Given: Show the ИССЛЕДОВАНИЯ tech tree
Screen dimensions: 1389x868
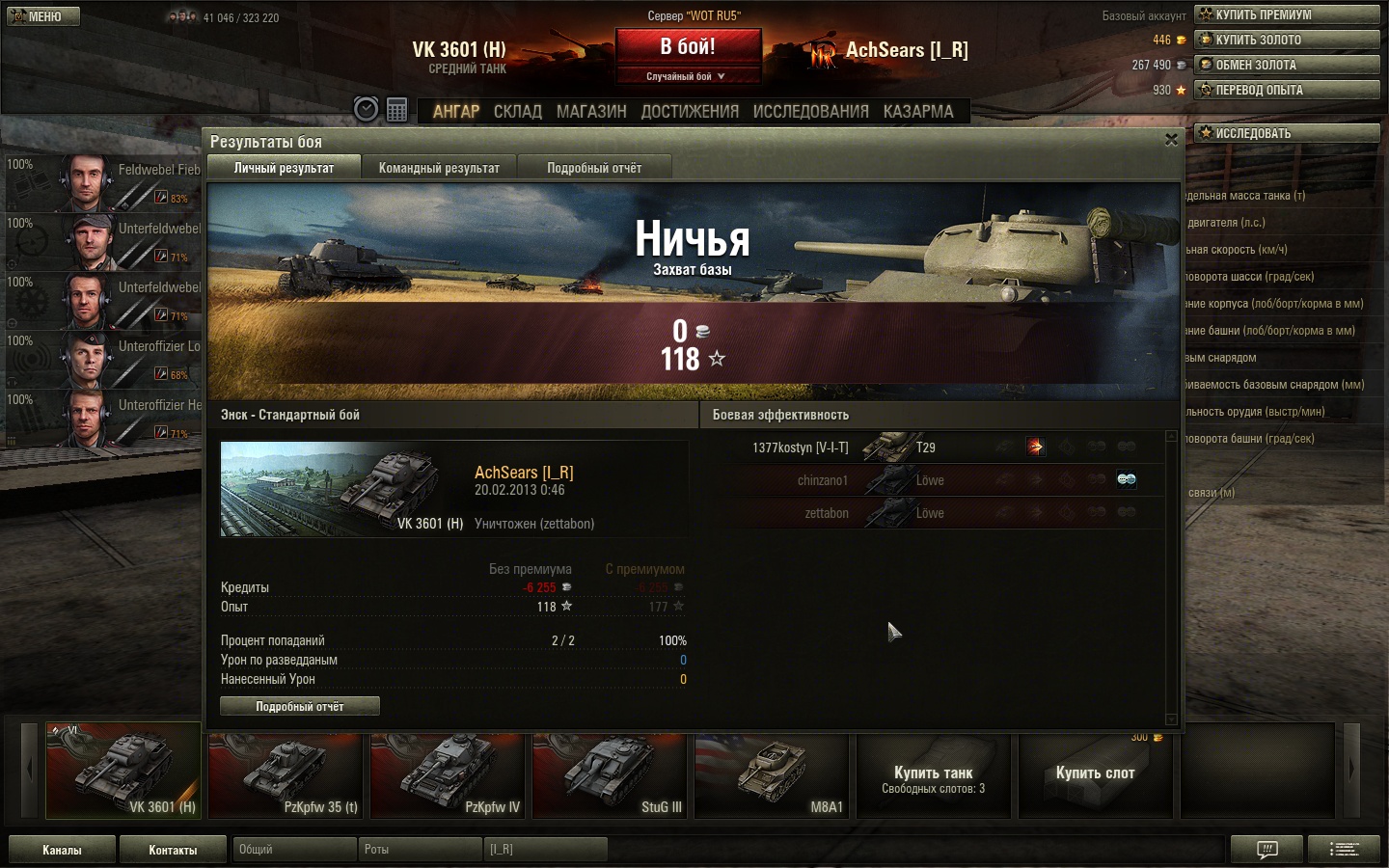Looking at the screenshot, I should pyautogui.click(x=810, y=112).
